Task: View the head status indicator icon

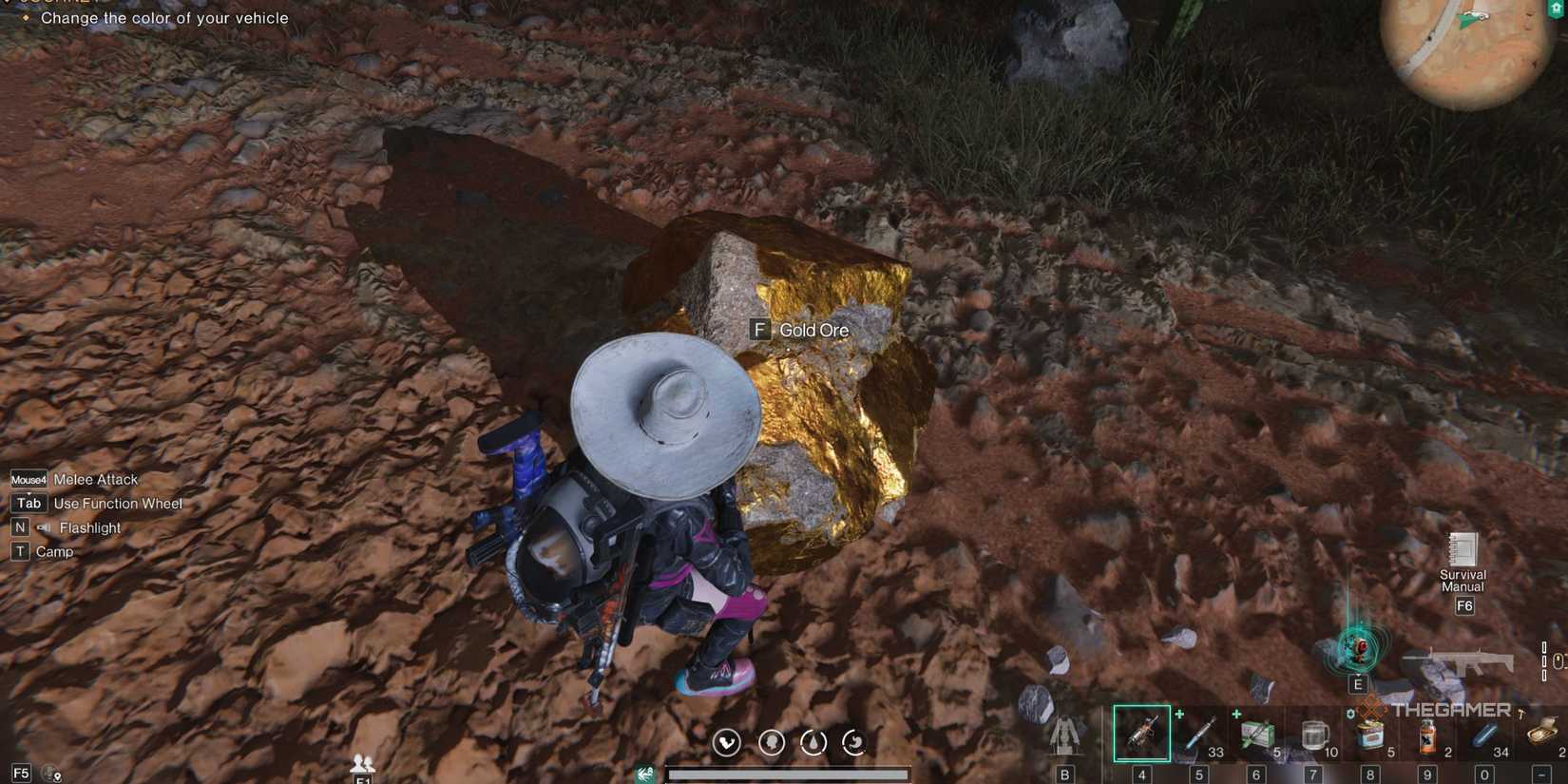Action: 770,744
